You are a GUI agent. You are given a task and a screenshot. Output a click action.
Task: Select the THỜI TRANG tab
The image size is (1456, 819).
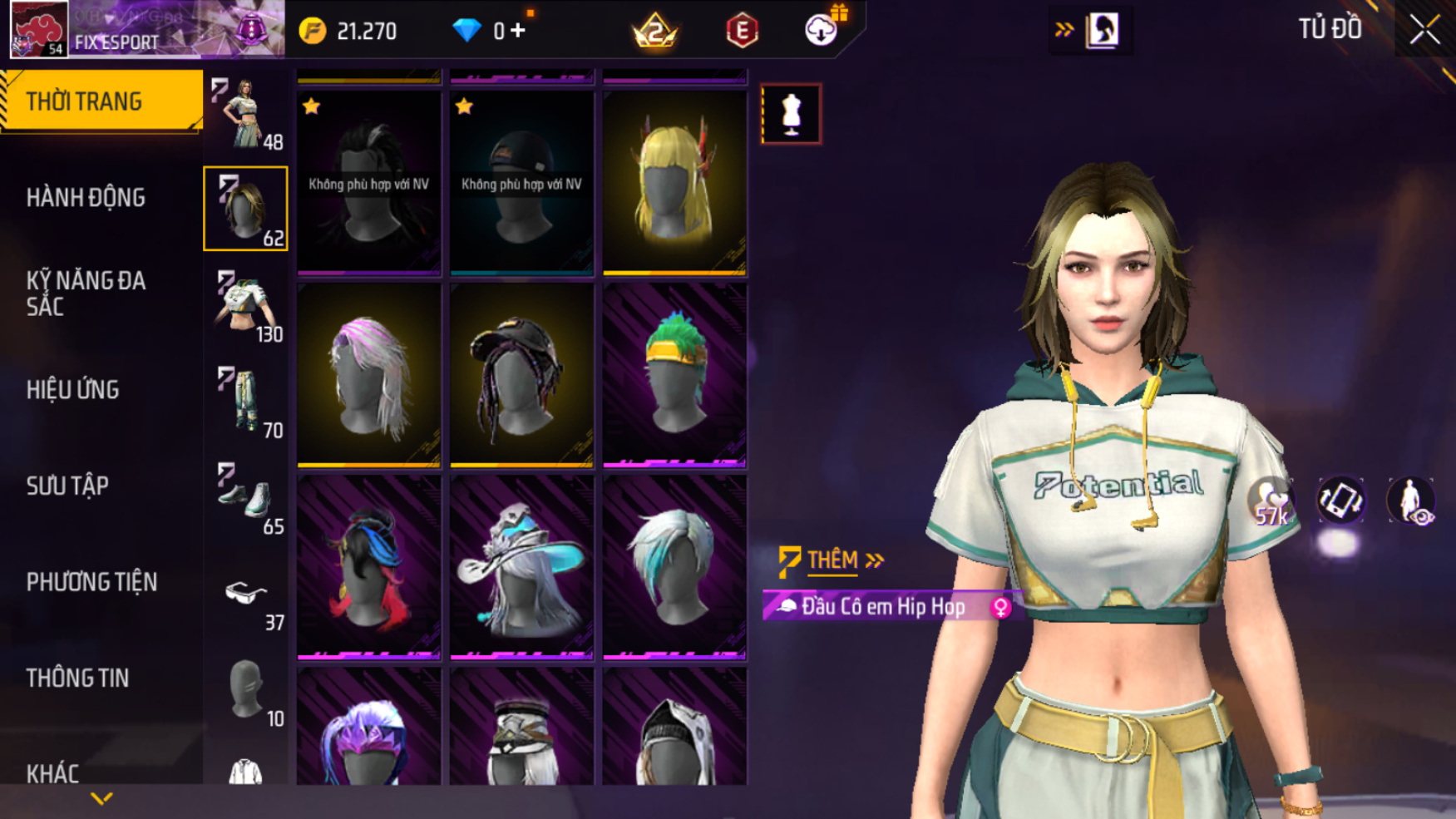tap(84, 101)
